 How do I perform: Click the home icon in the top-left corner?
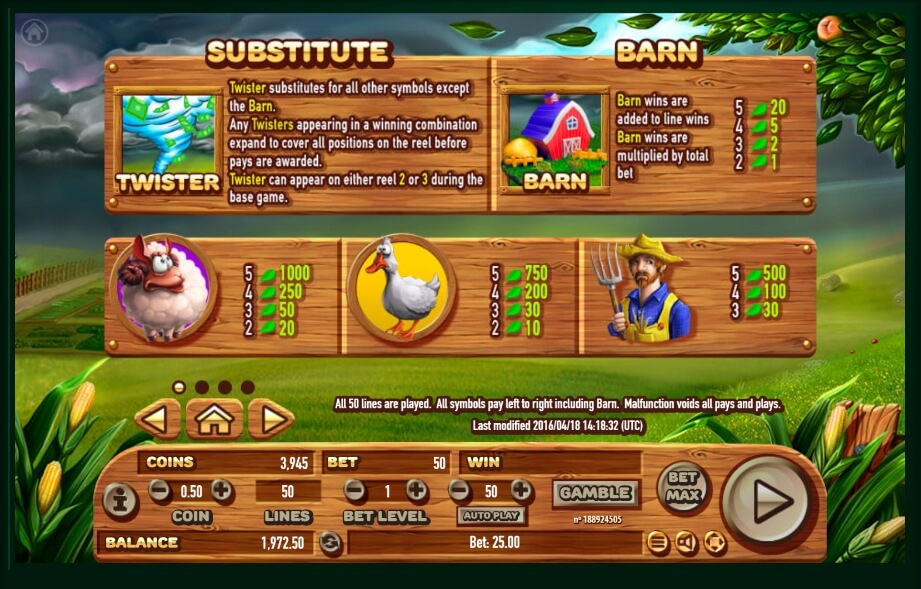(35, 32)
